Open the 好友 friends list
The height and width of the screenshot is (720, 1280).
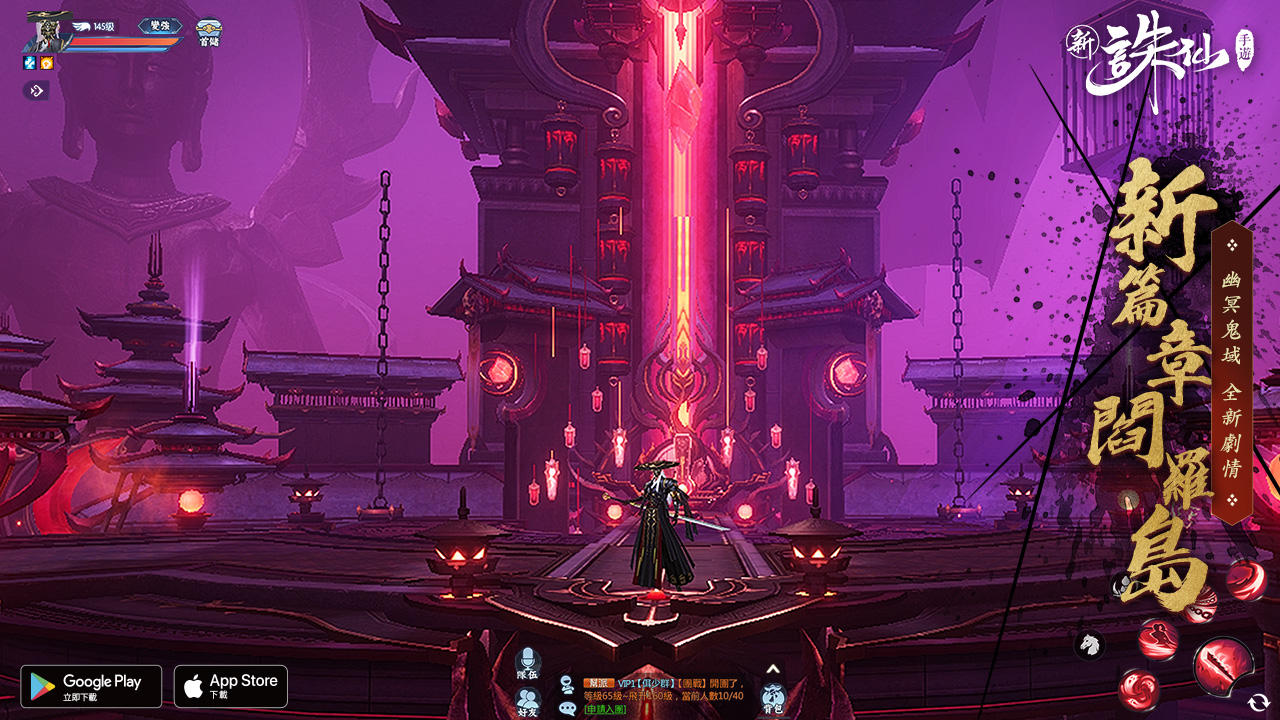(528, 701)
